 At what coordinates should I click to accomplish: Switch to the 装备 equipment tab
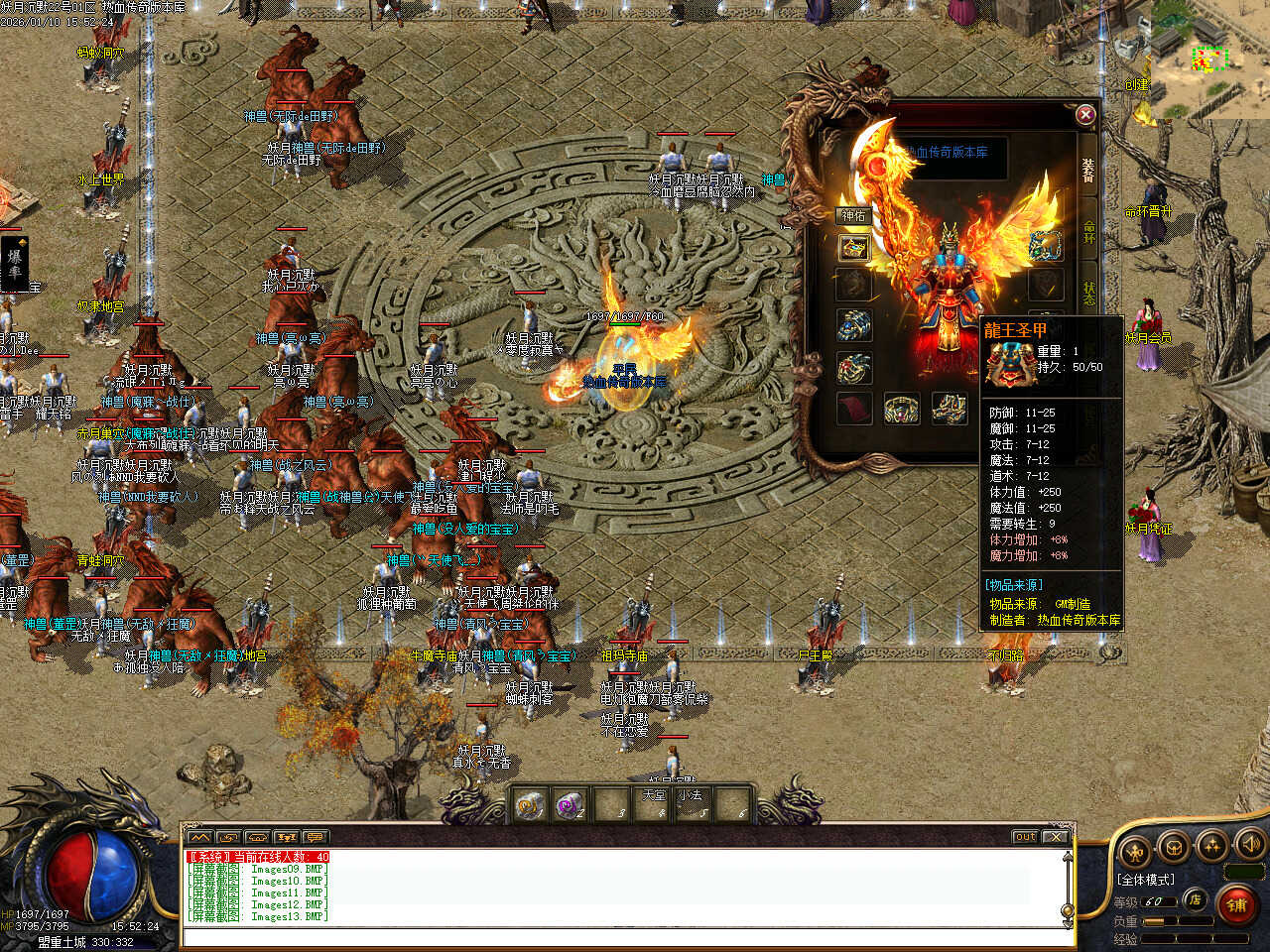[1088, 171]
